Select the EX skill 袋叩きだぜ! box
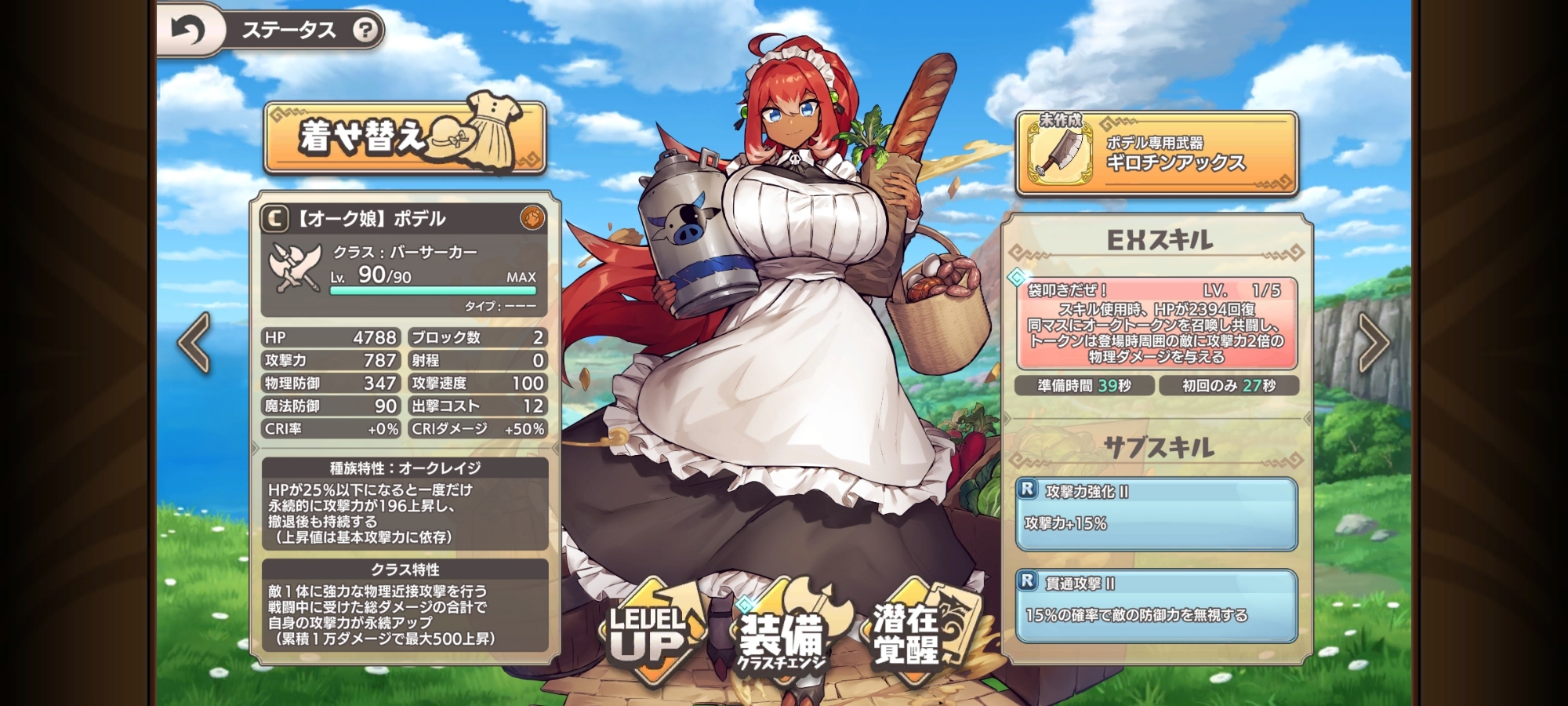This screenshot has width=1568, height=706. point(1156,323)
